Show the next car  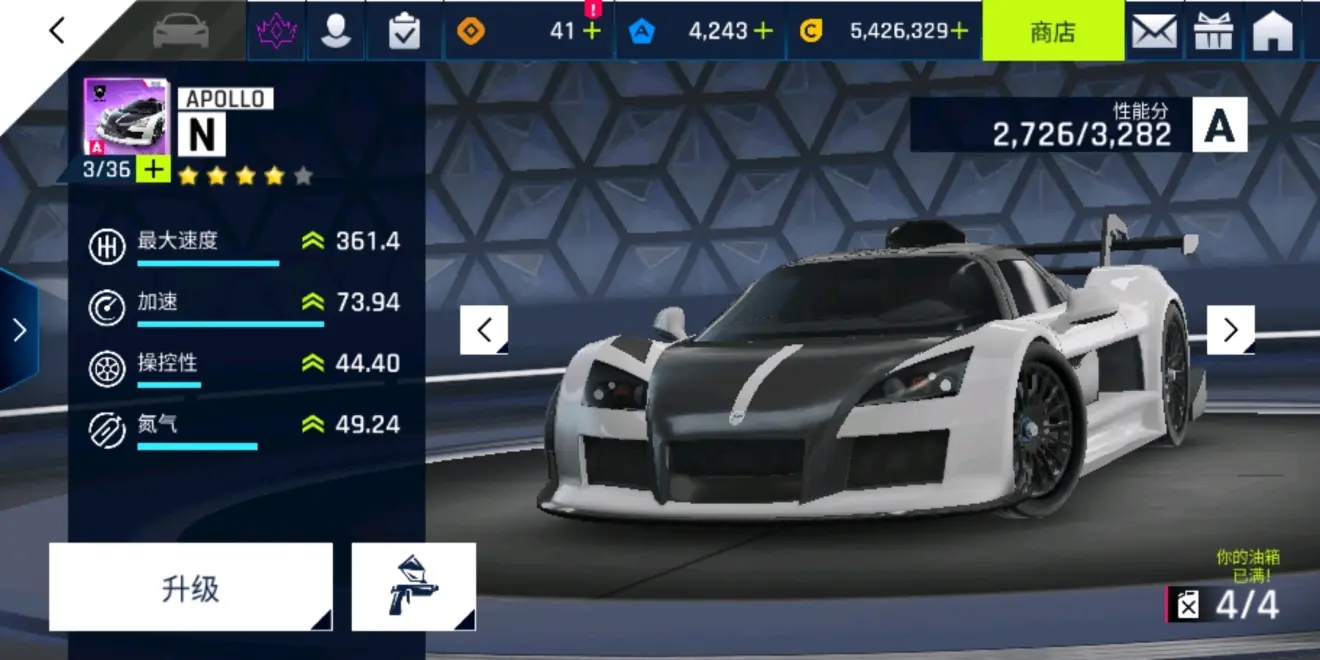click(x=1230, y=330)
